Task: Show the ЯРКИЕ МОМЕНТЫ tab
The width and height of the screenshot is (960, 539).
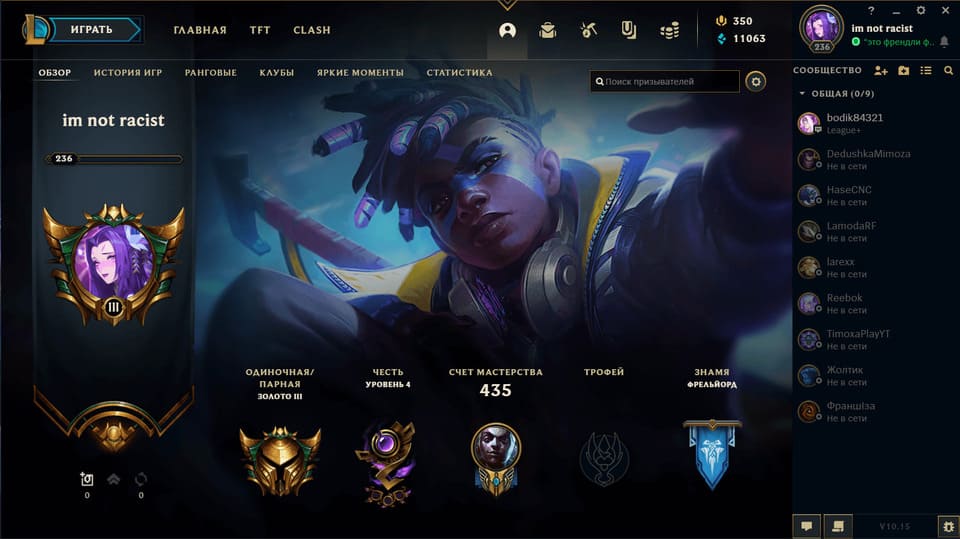Action: pyautogui.click(x=360, y=73)
